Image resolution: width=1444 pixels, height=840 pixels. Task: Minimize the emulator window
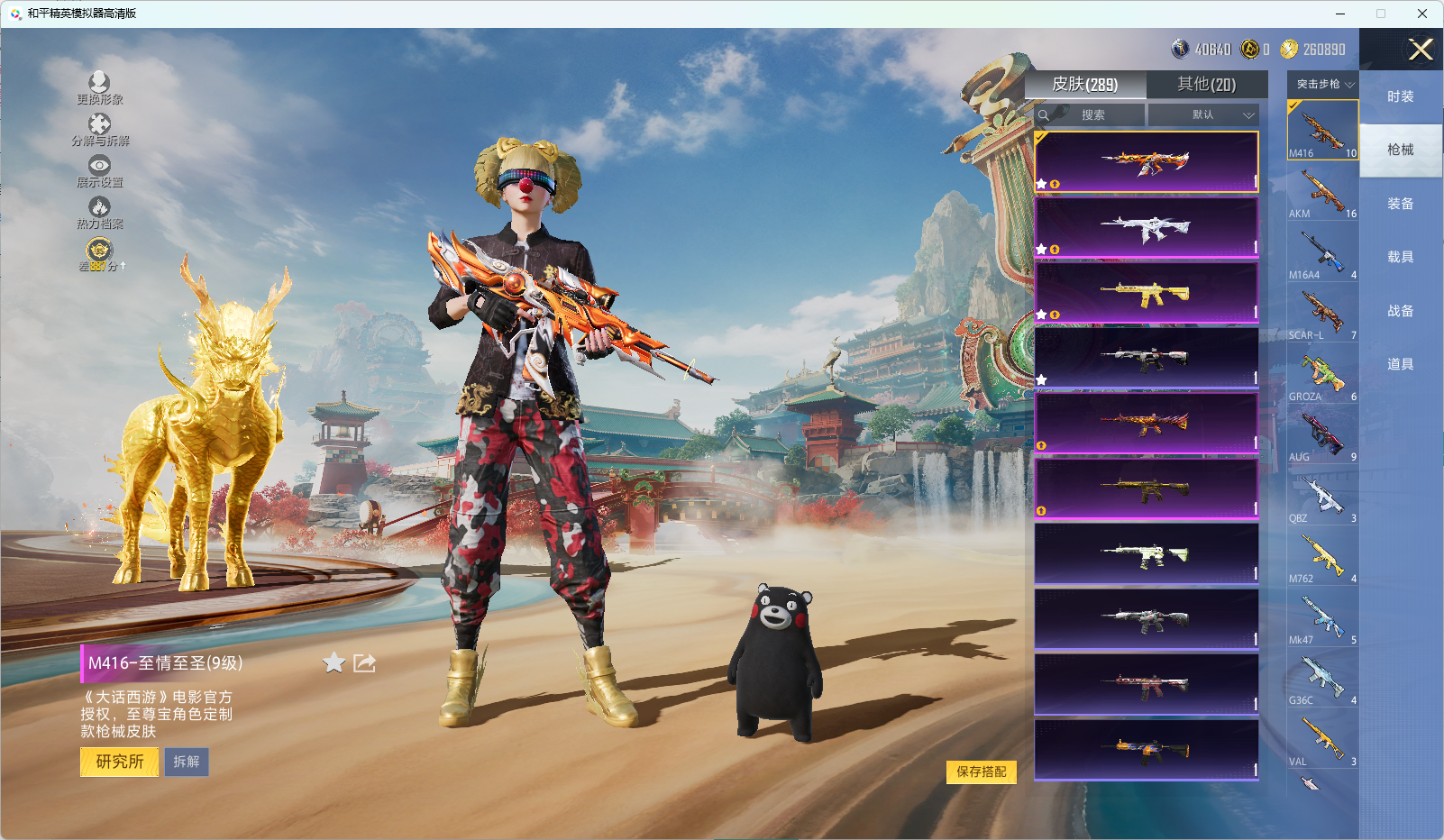click(1340, 14)
